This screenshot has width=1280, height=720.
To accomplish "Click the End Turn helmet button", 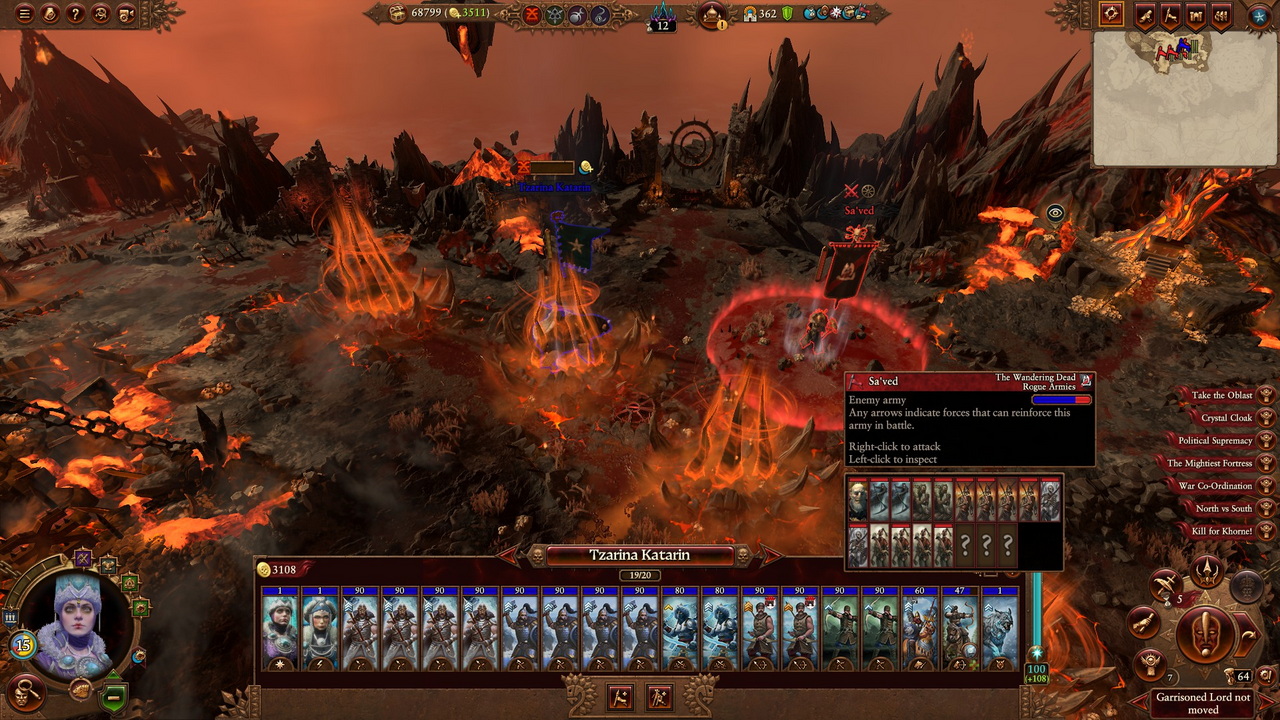I will coord(1207,634).
